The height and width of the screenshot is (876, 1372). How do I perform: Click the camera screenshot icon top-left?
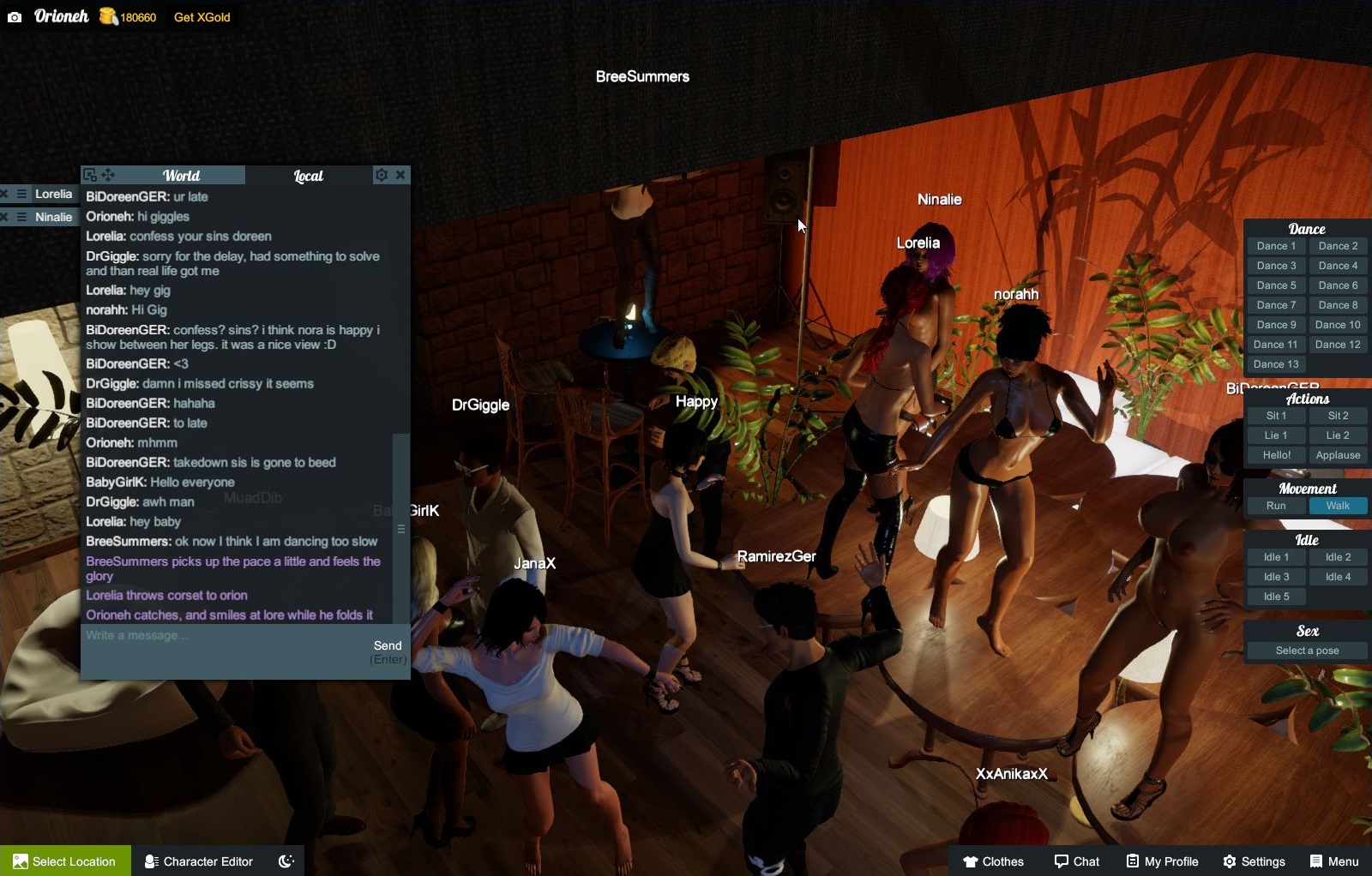(x=14, y=16)
